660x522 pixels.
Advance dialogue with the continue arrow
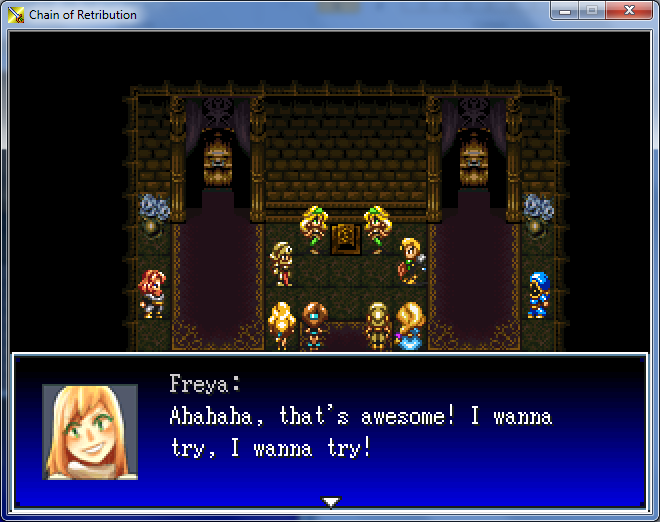331,501
